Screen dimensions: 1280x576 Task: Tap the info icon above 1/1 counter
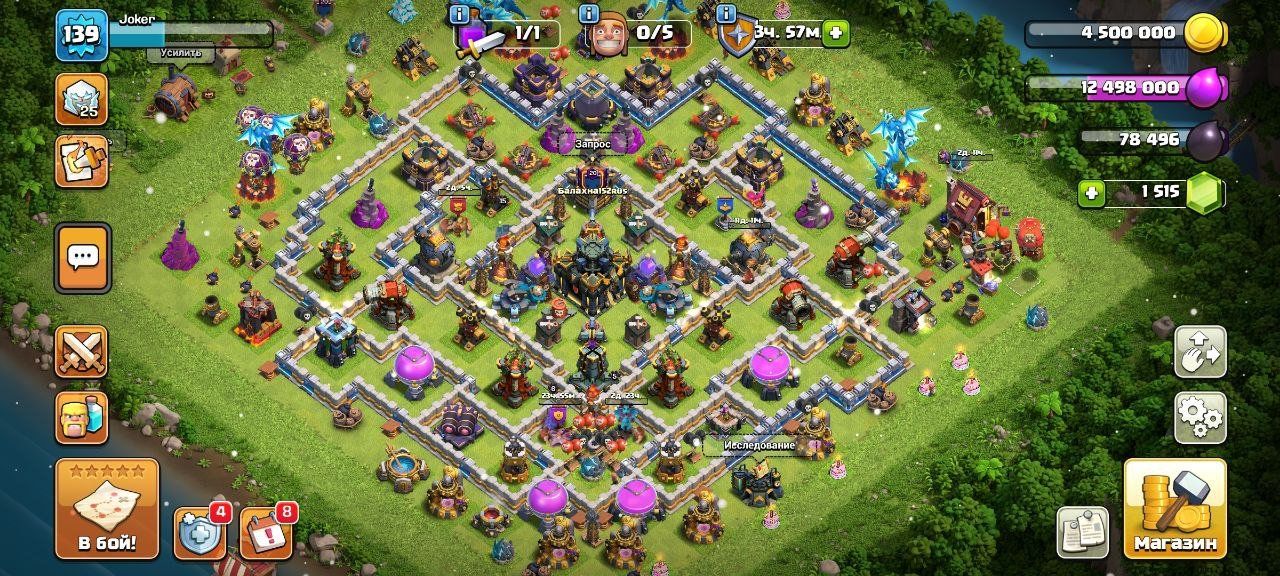click(460, 13)
